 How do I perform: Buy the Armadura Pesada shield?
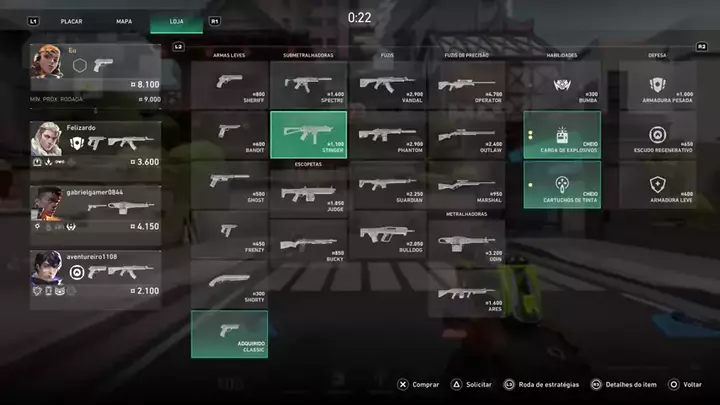(x=658, y=85)
